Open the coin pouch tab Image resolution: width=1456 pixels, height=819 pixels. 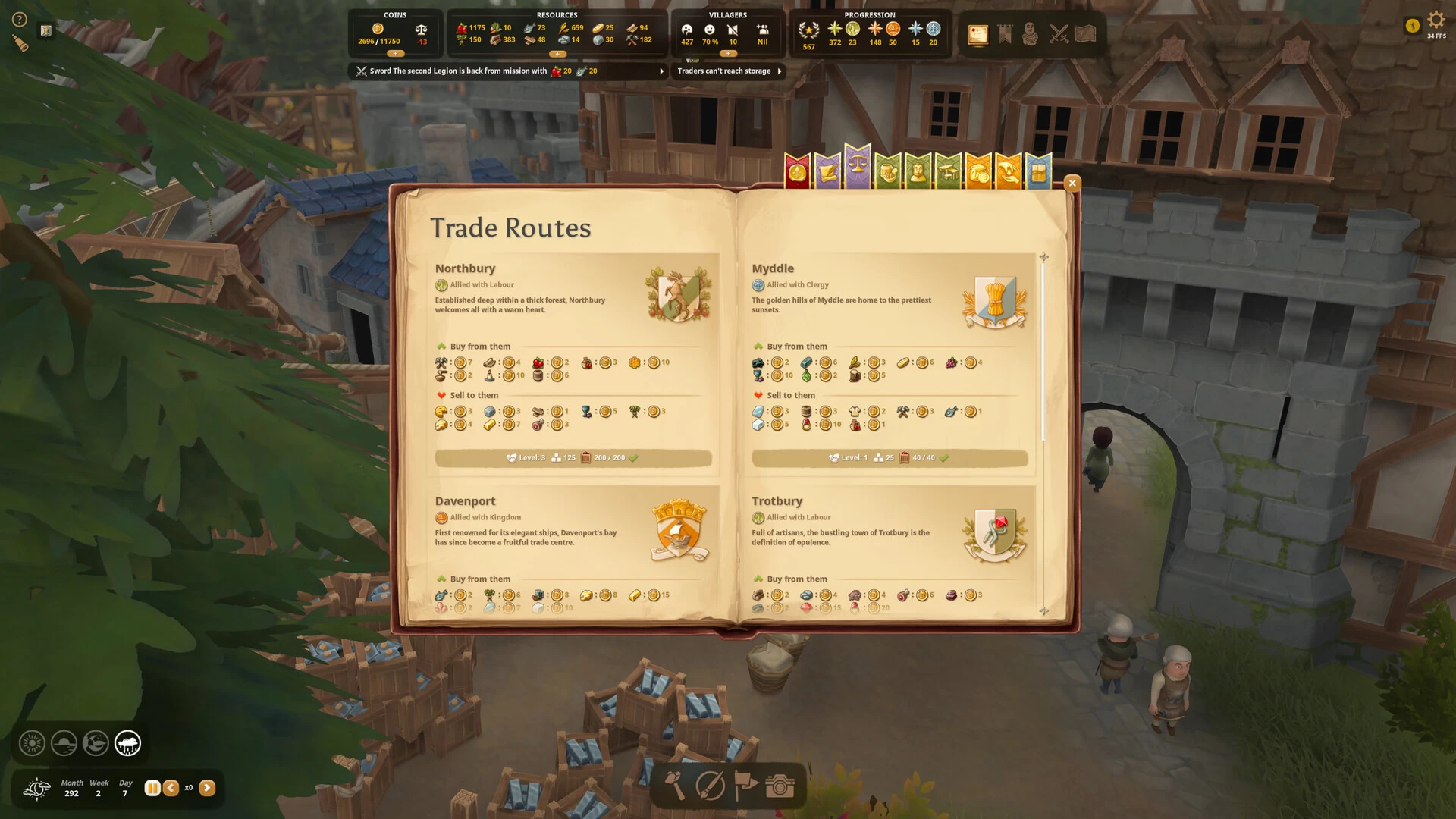click(x=978, y=172)
